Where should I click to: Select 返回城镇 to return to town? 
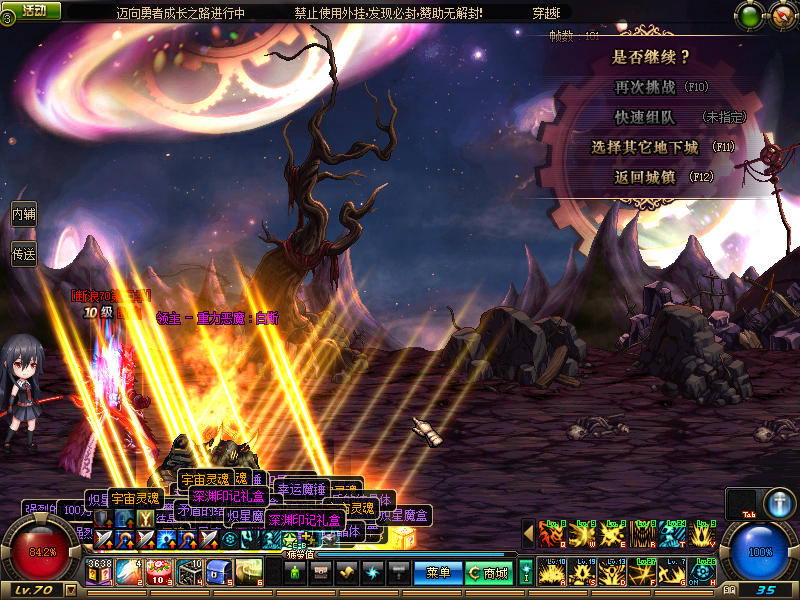click(x=645, y=177)
